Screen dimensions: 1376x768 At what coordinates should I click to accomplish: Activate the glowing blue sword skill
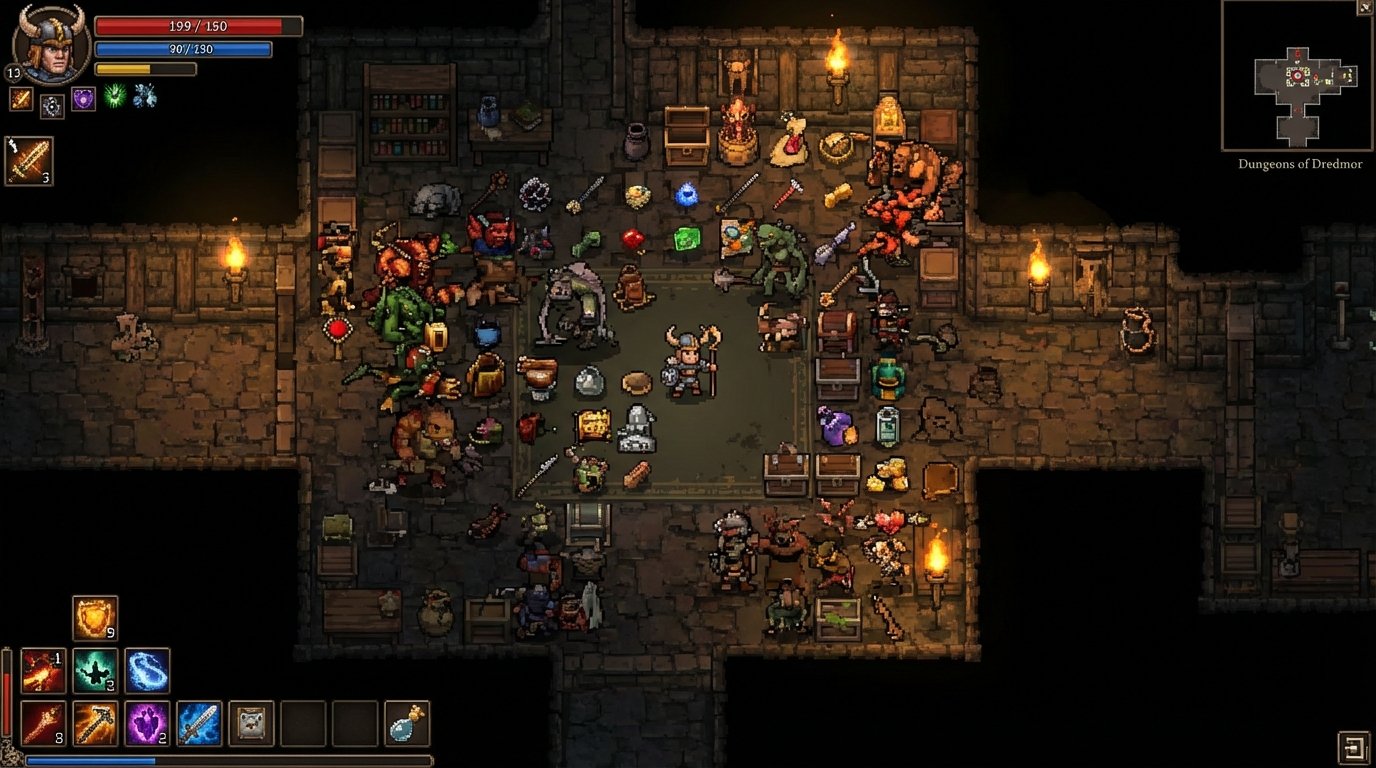pos(197,723)
